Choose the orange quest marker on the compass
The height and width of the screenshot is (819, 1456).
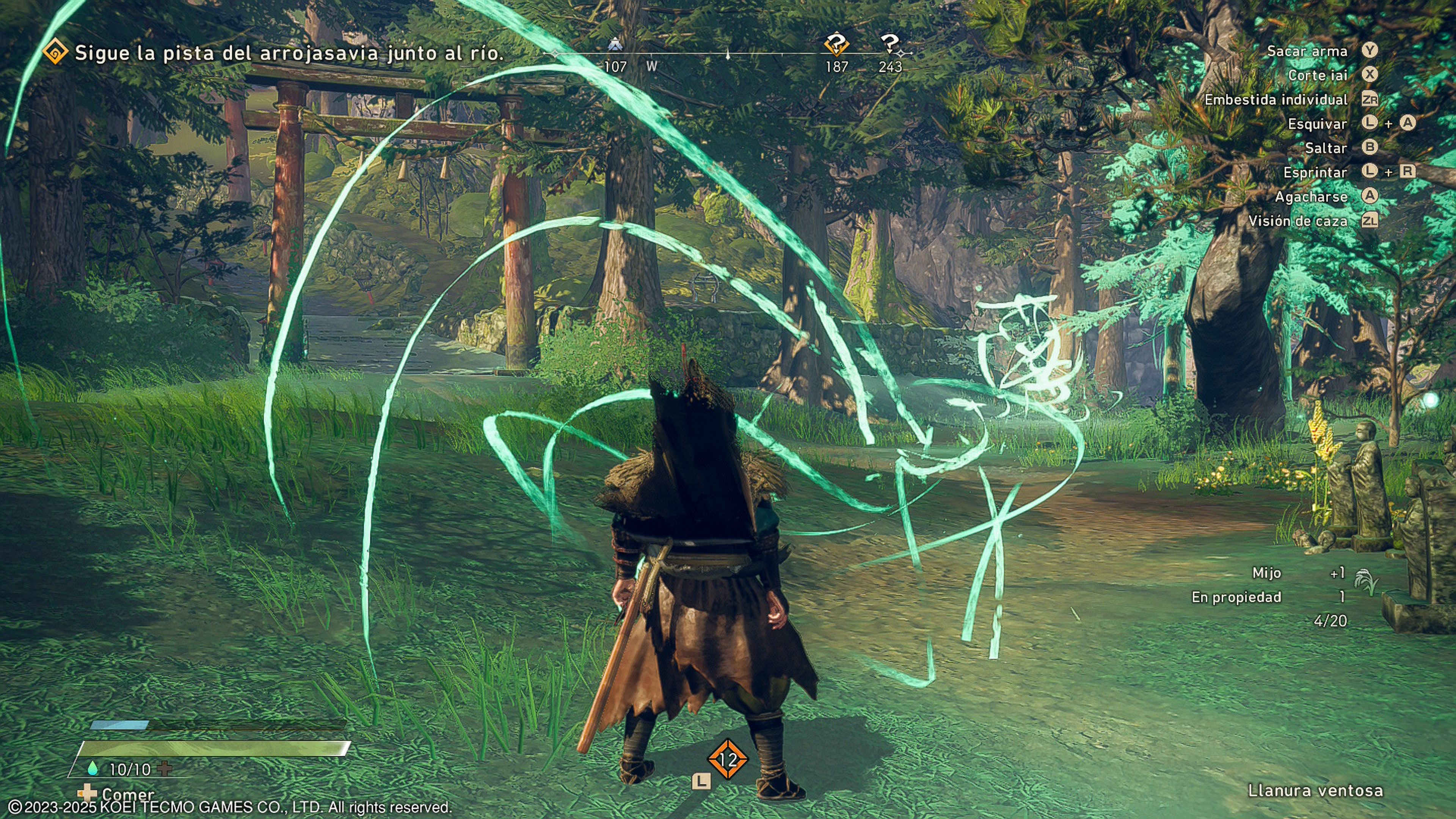[836, 44]
